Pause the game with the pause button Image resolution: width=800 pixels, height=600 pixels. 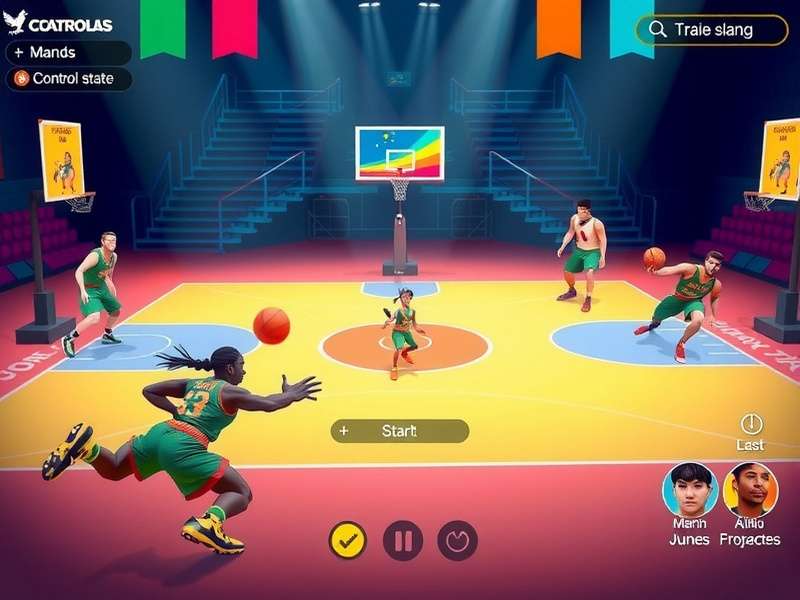point(403,541)
